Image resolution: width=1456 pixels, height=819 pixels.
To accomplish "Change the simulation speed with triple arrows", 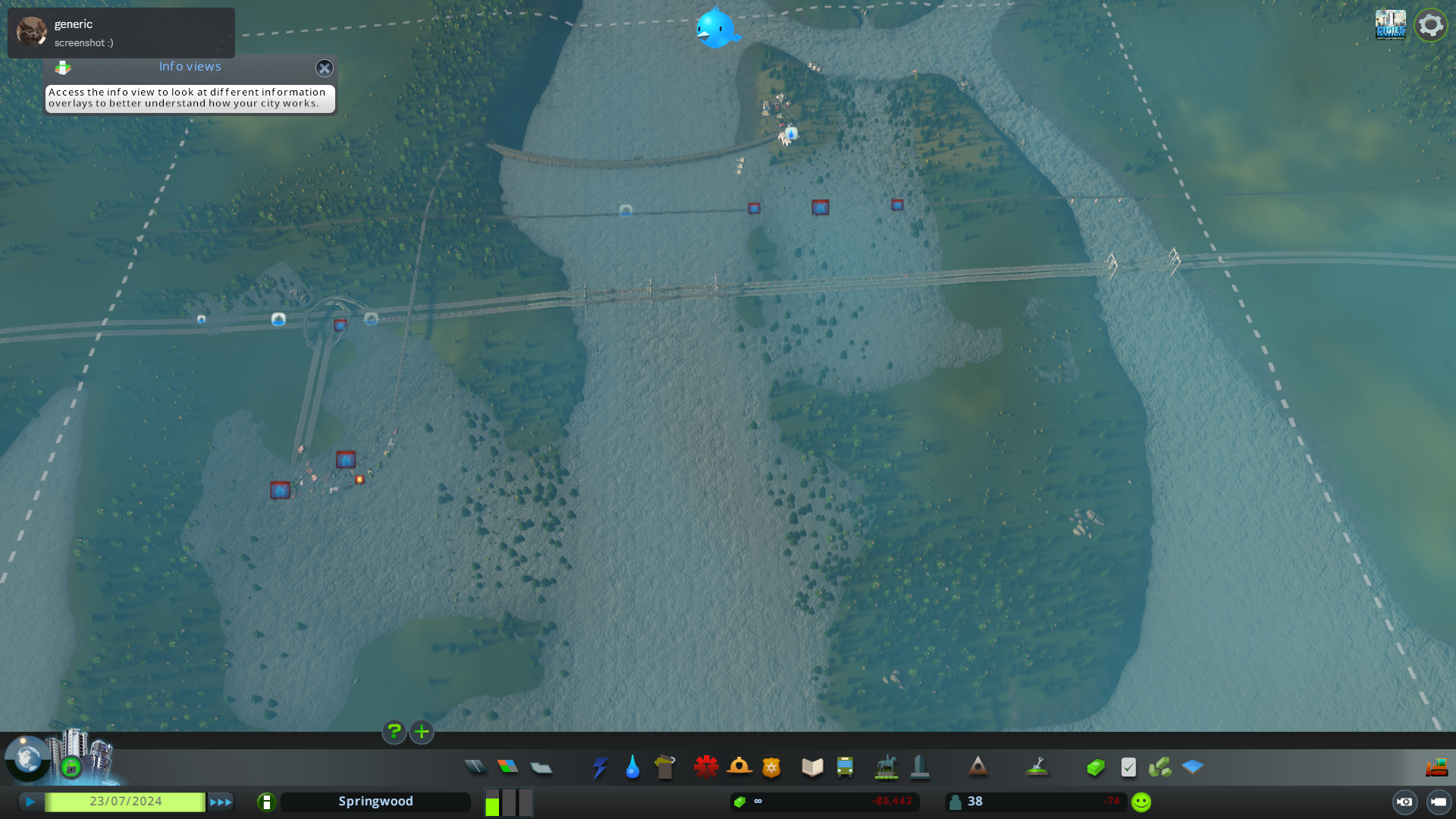I will tap(221, 802).
